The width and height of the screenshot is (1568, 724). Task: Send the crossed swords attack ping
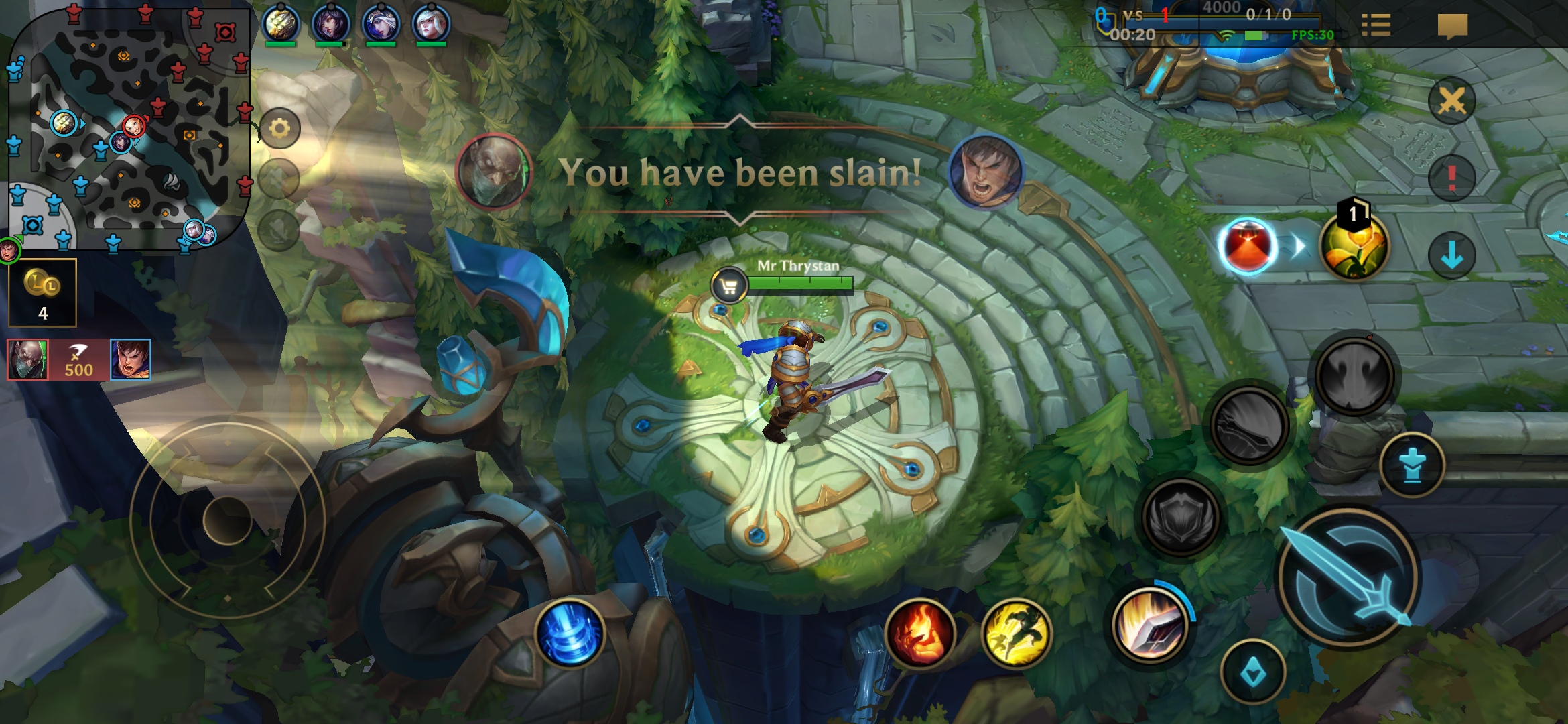[x=1451, y=102]
